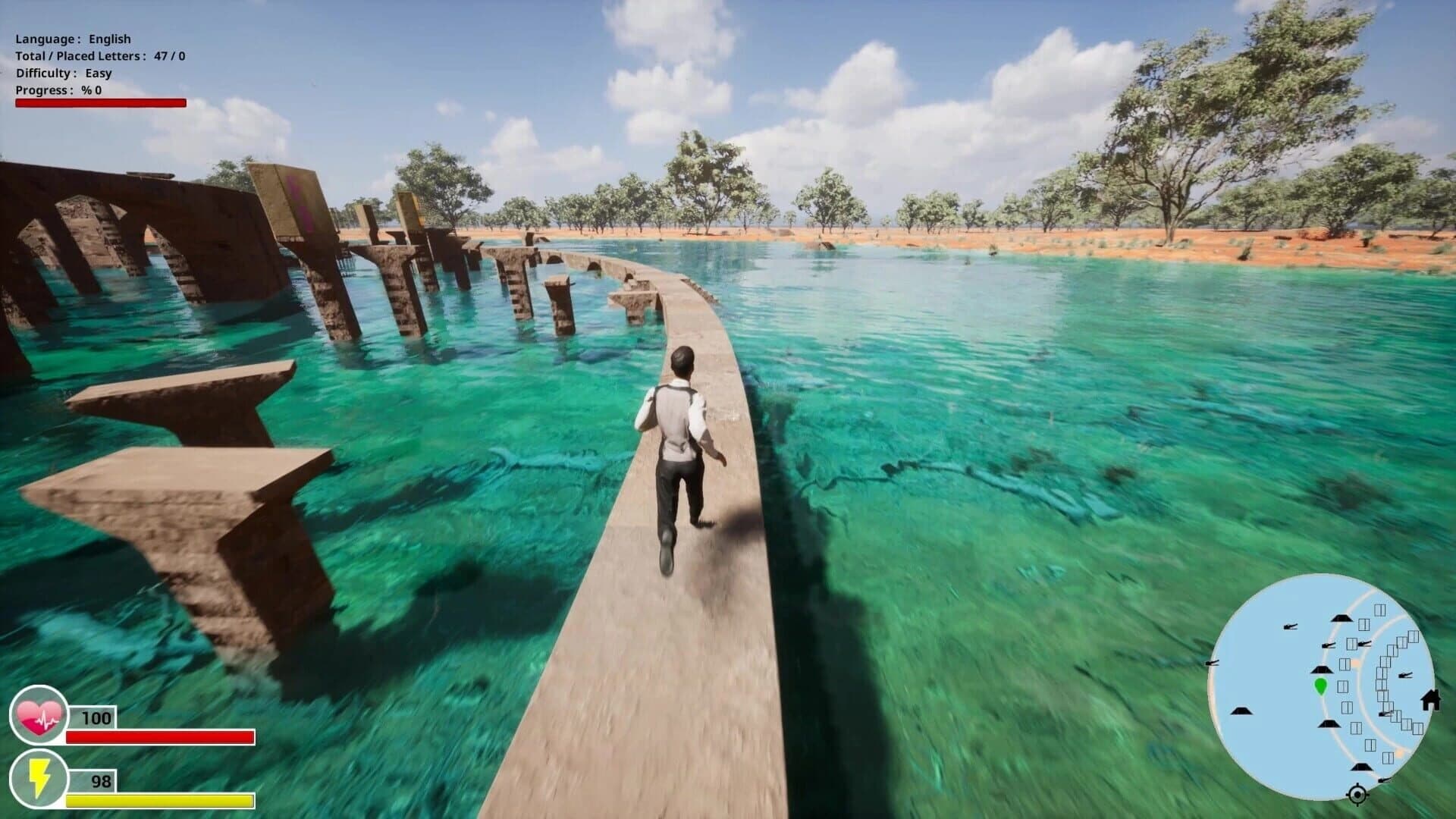
Task: Click the yellow stamina bar
Action: (159, 800)
